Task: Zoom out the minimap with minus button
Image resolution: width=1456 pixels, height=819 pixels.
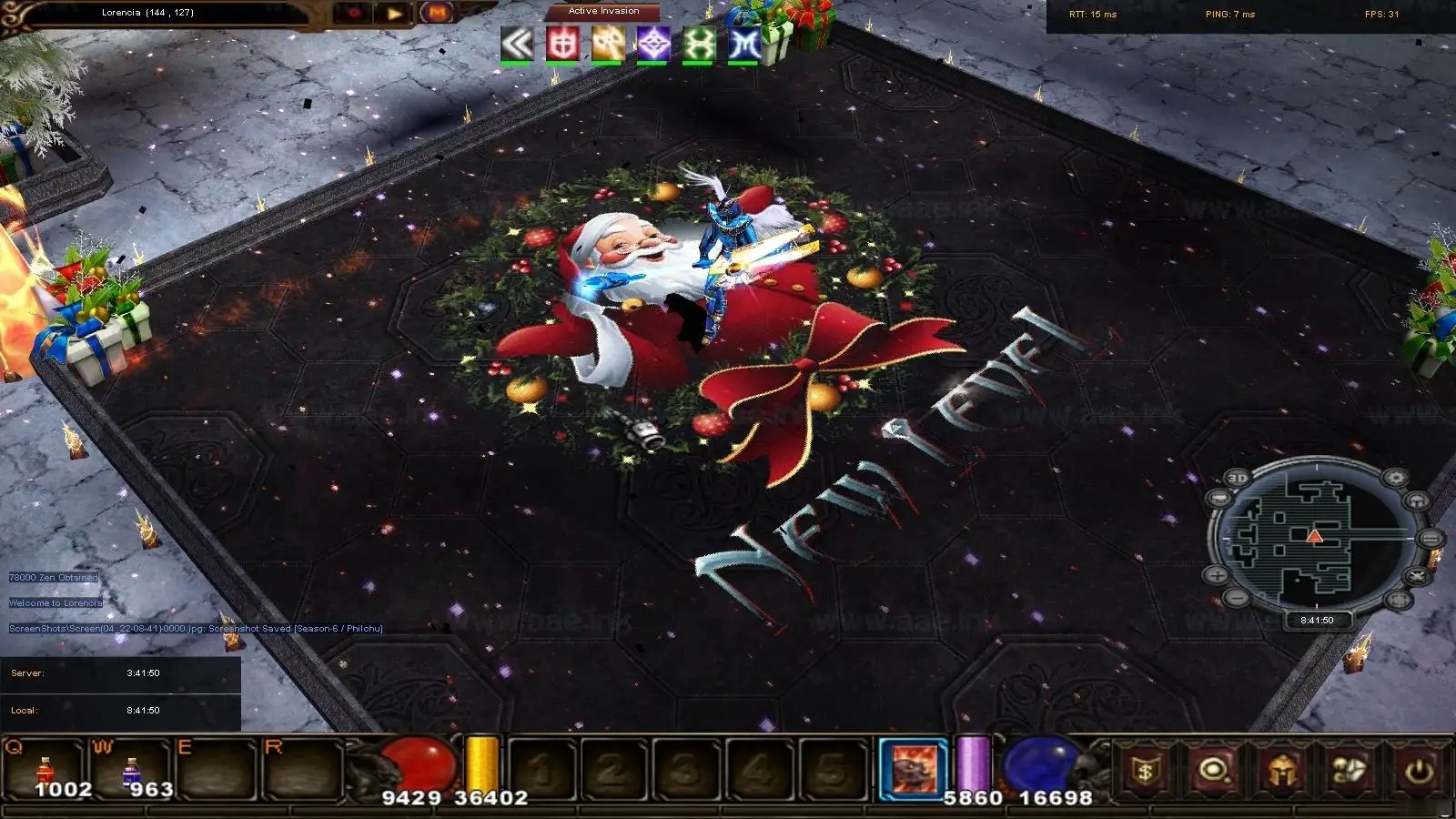Action: (1236, 597)
